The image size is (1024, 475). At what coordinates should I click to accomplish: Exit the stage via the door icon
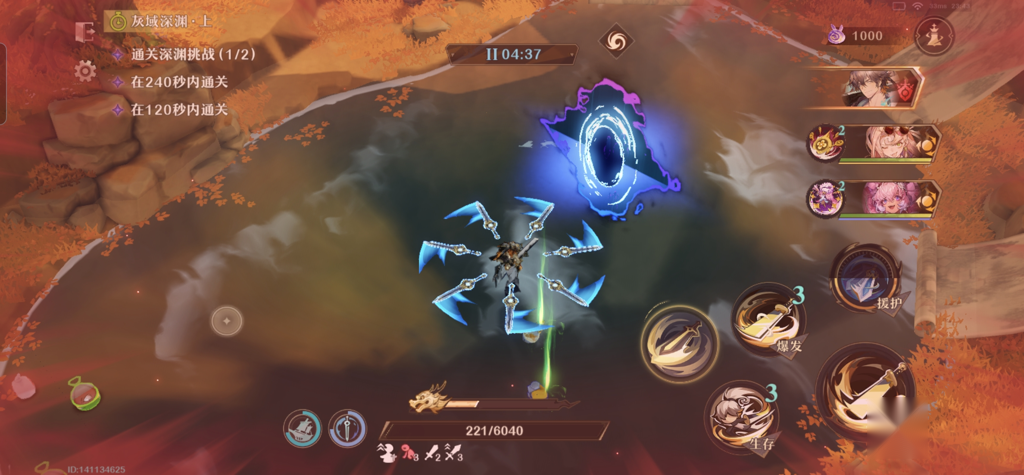tap(85, 31)
